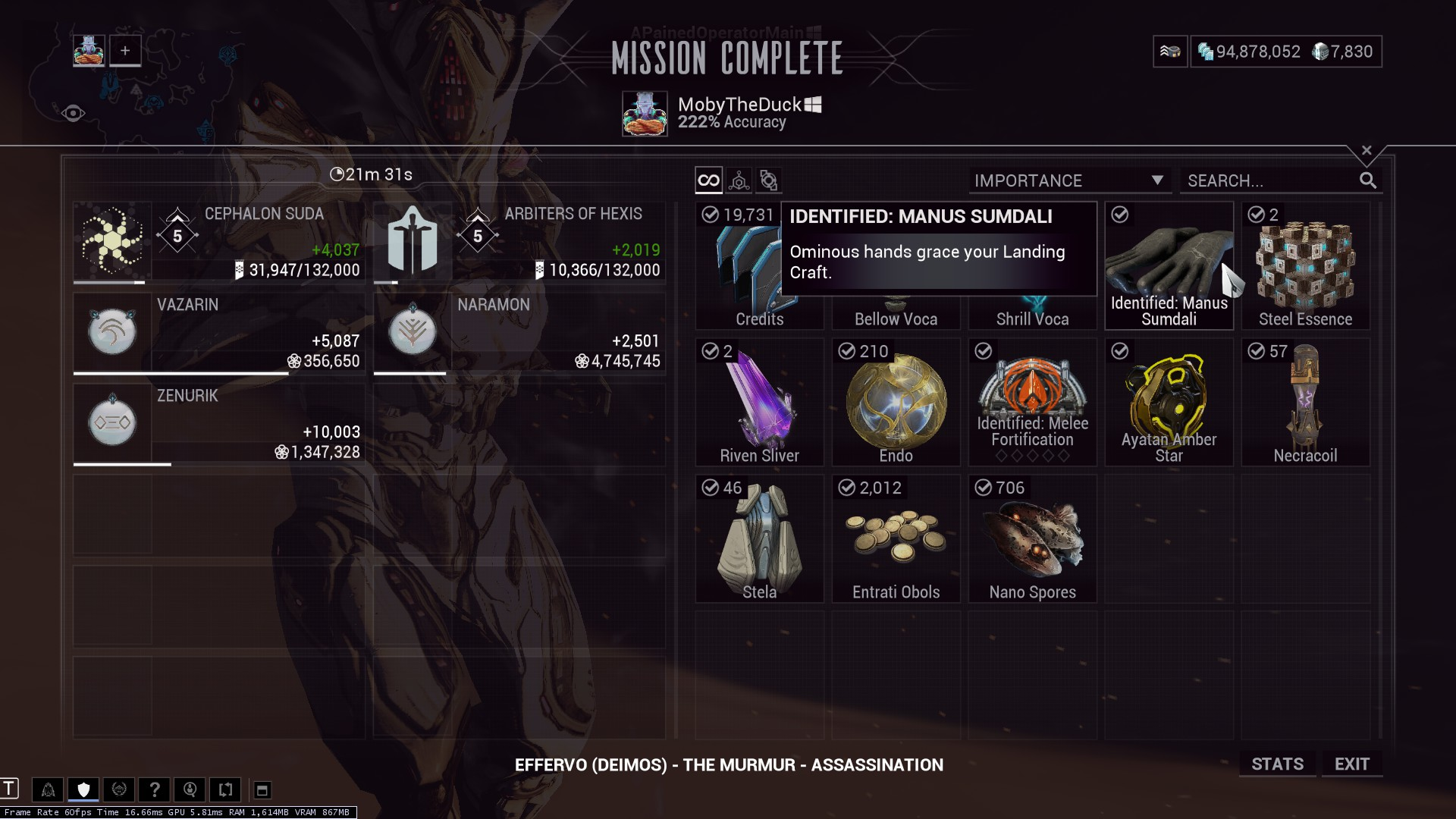Close the rewards panel with the X

[1367, 150]
